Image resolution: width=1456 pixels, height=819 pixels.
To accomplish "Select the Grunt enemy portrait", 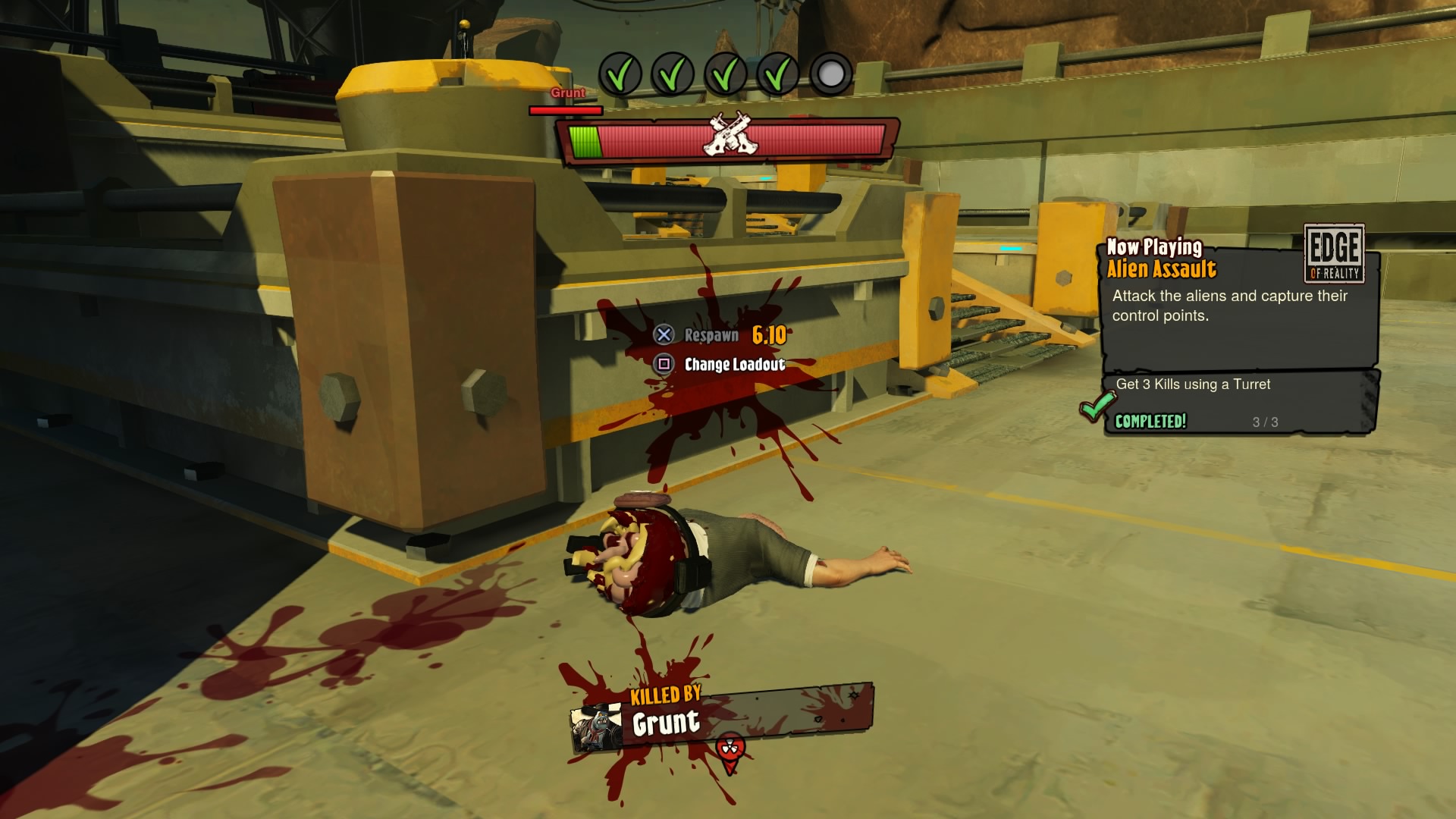I will pyautogui.click(x=595, y=728).
